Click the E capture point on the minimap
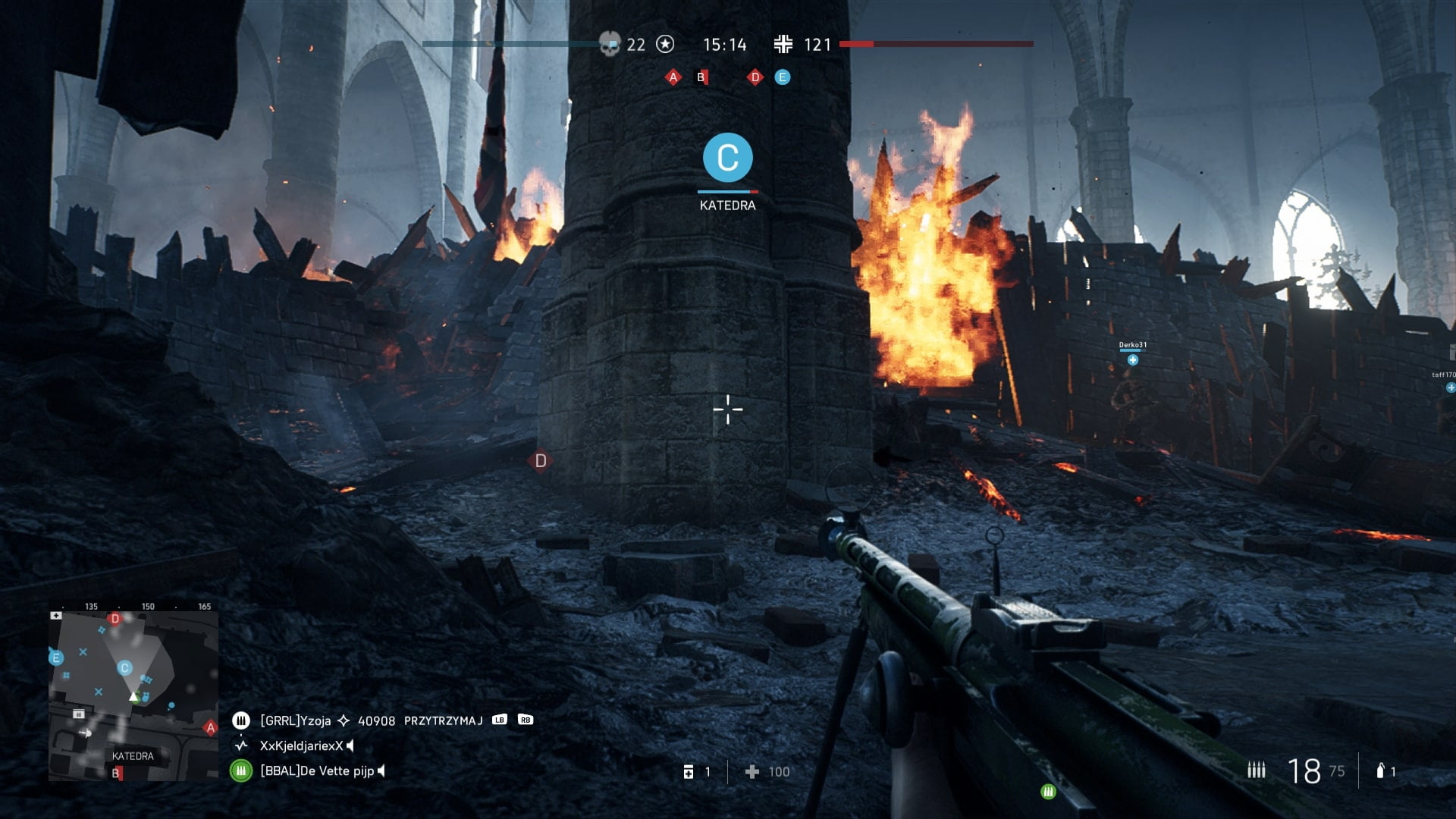 pos(55,657)
